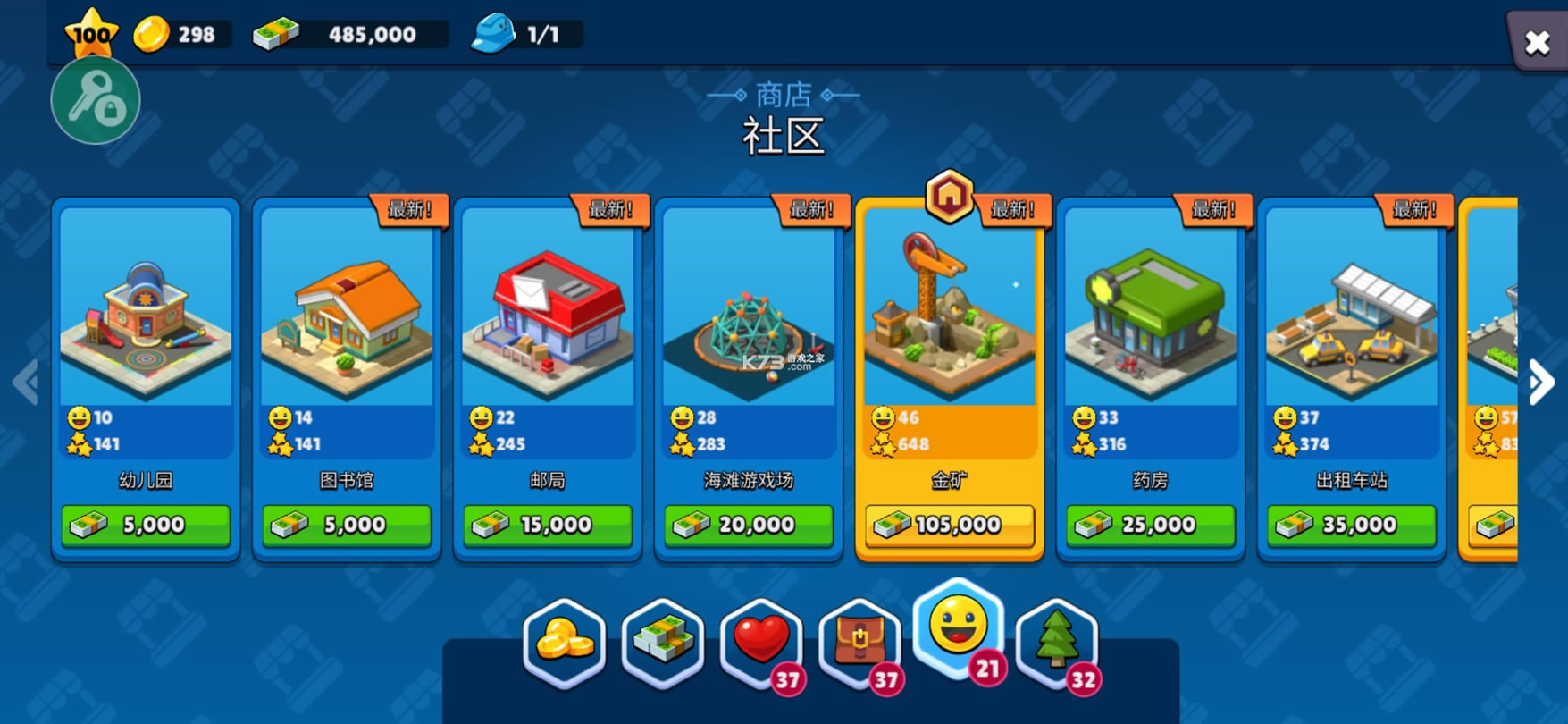Purchase the 金矿 for 105,000

pyautogui.click(x=949, y=525)
